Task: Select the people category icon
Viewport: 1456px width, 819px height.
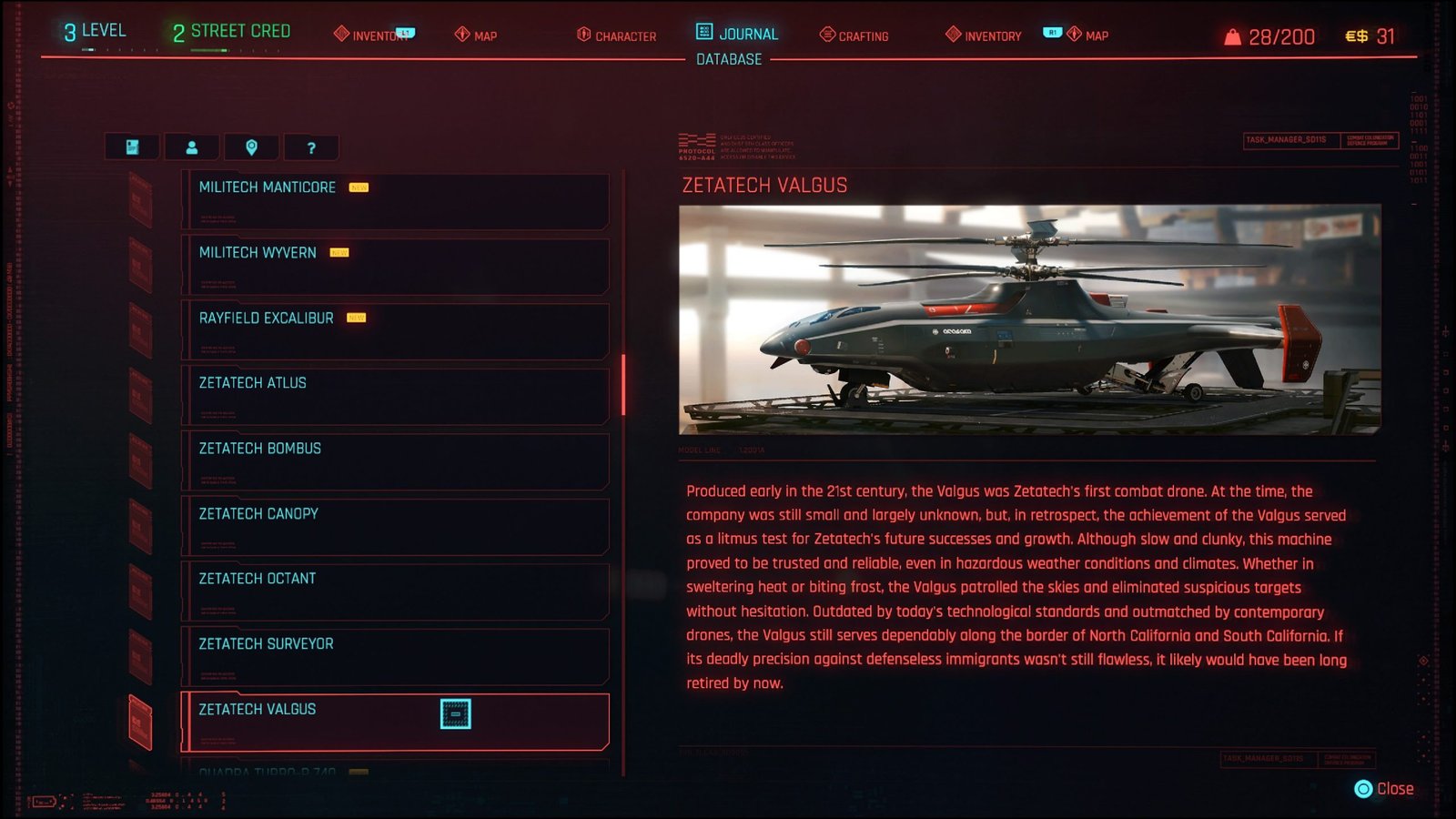Action: tap(193, 147)
